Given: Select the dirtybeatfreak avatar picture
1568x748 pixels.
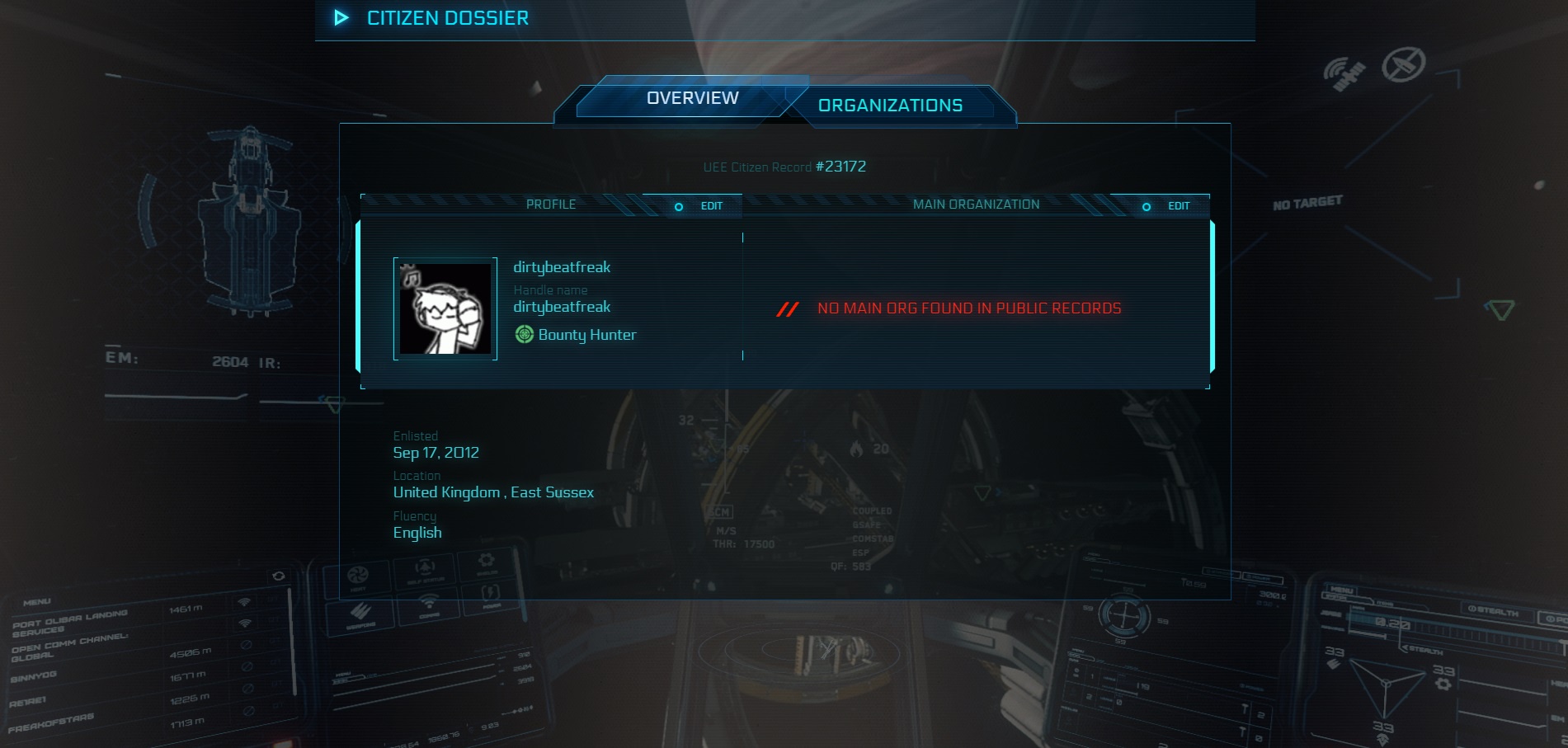Looking at the screenshot, I should 445,308.
